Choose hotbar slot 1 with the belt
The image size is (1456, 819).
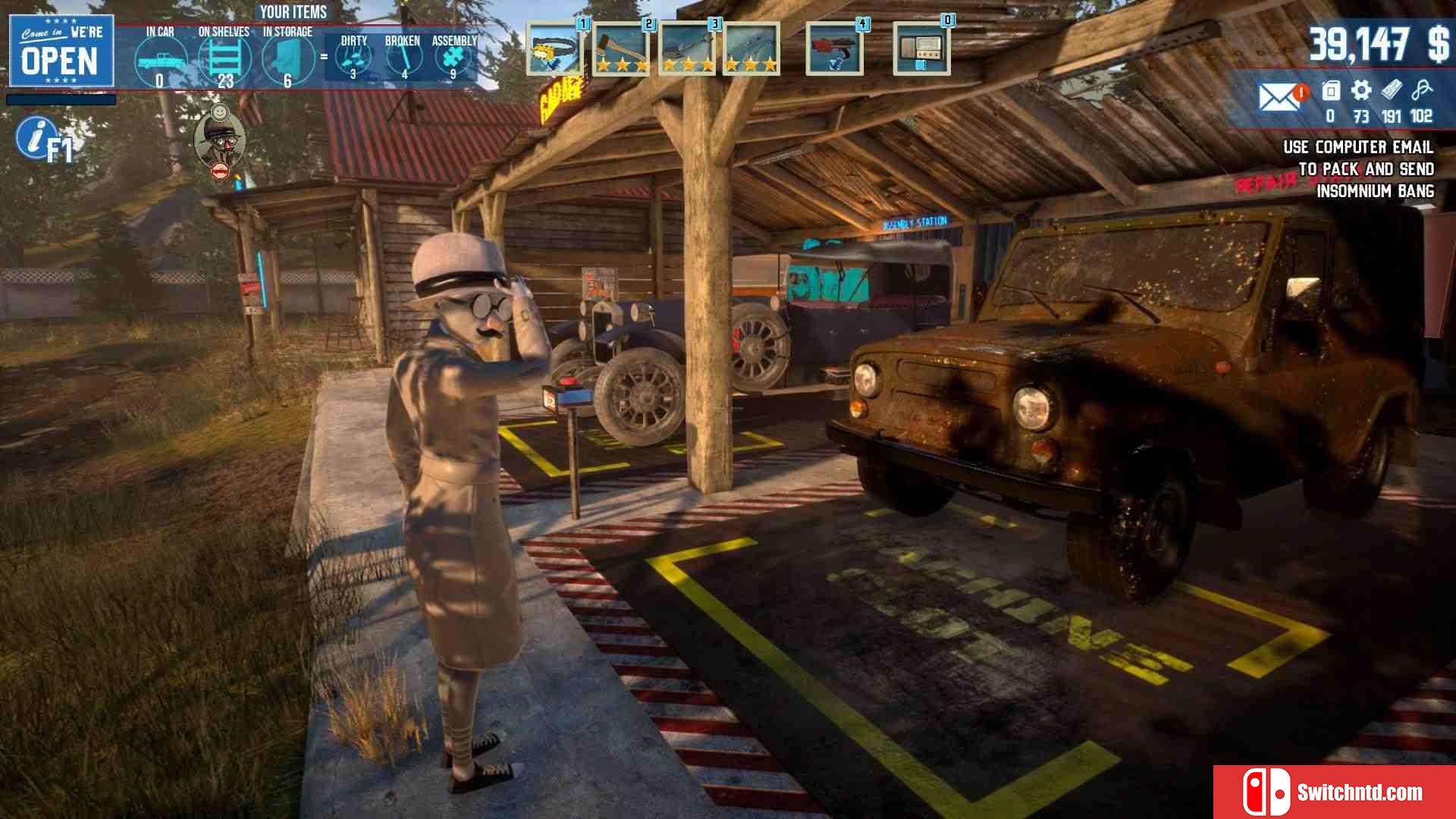tap(554, 49)
